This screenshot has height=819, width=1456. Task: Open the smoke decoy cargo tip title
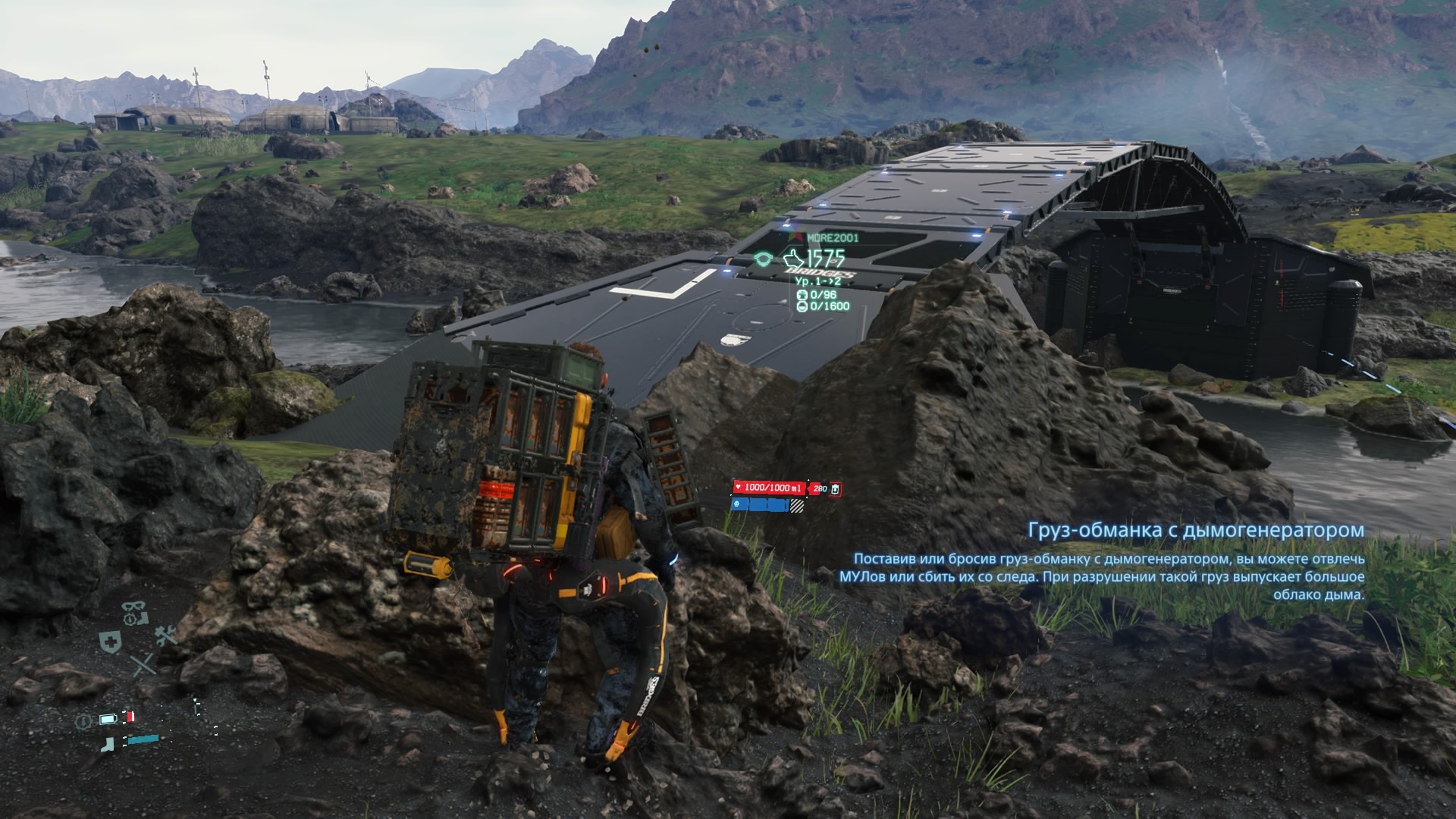(x=1195, y=530)
